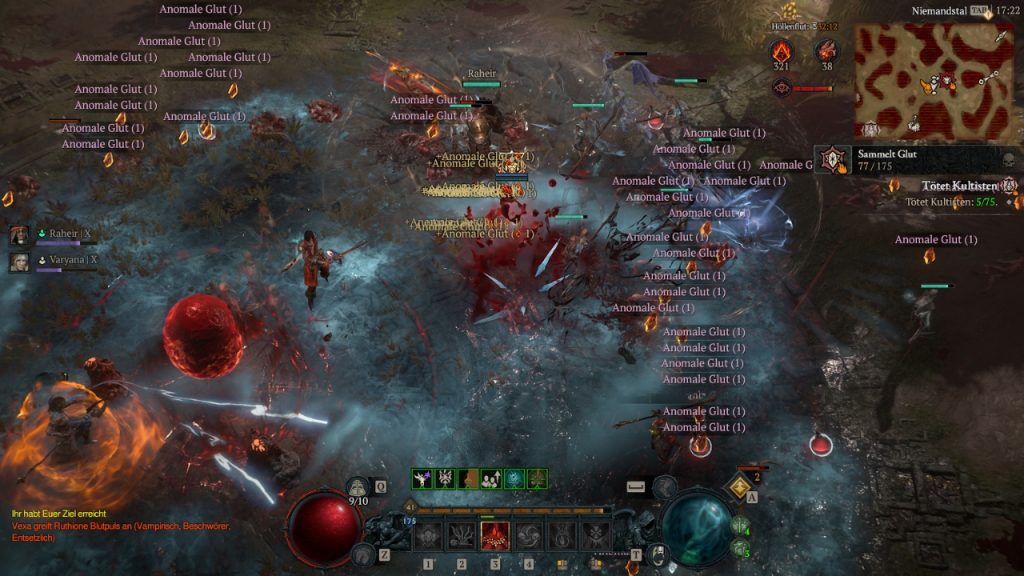Click the winged-figure buff icon above the hotbar

421,479
